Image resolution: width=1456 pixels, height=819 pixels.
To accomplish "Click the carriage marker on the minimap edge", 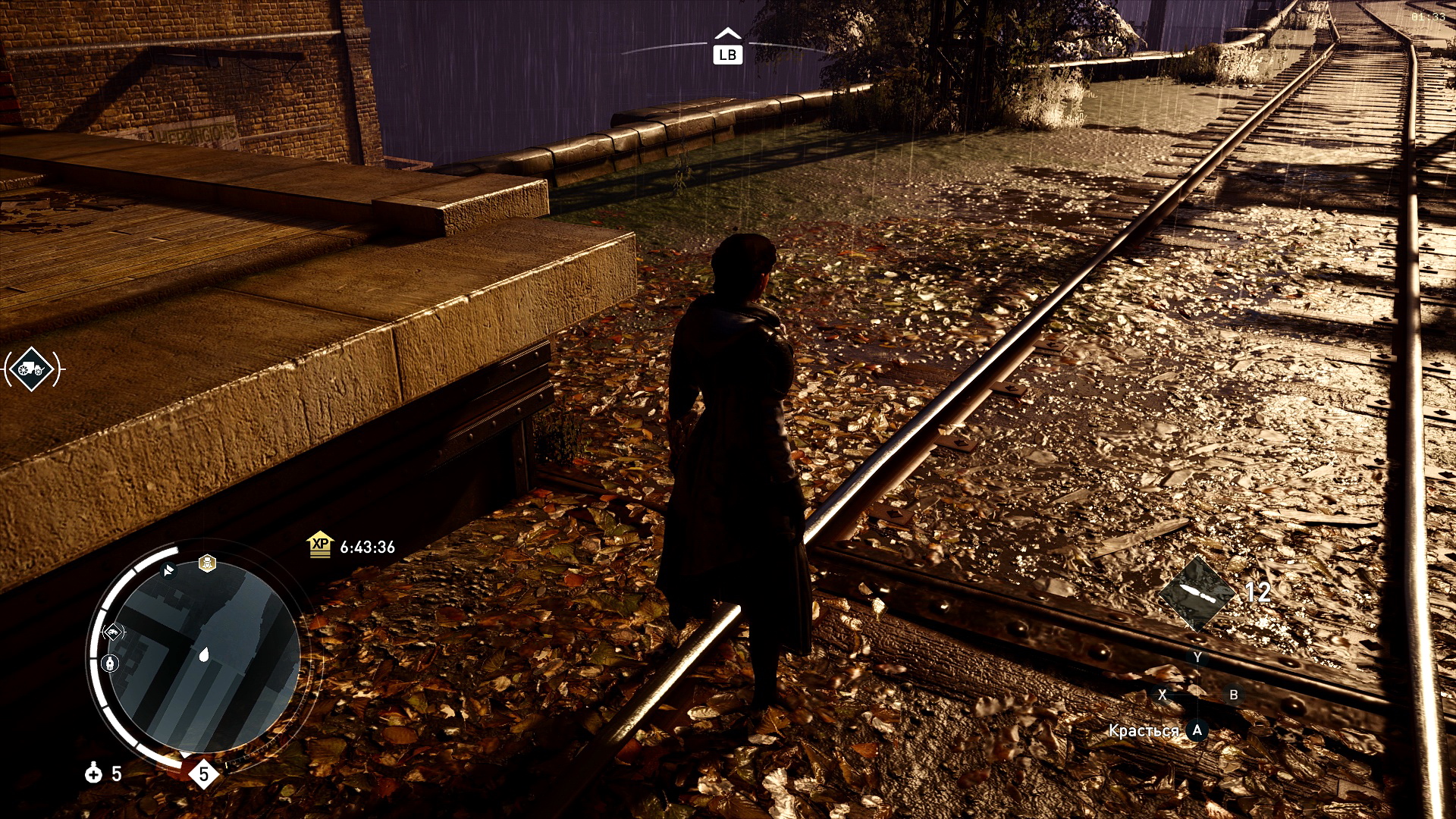I will [112, 632].
